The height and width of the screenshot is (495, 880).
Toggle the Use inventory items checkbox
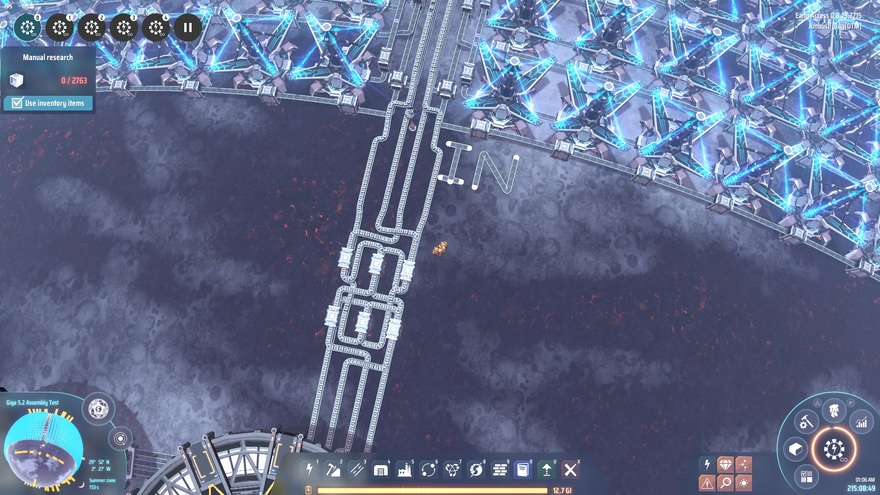click(16, 103)
